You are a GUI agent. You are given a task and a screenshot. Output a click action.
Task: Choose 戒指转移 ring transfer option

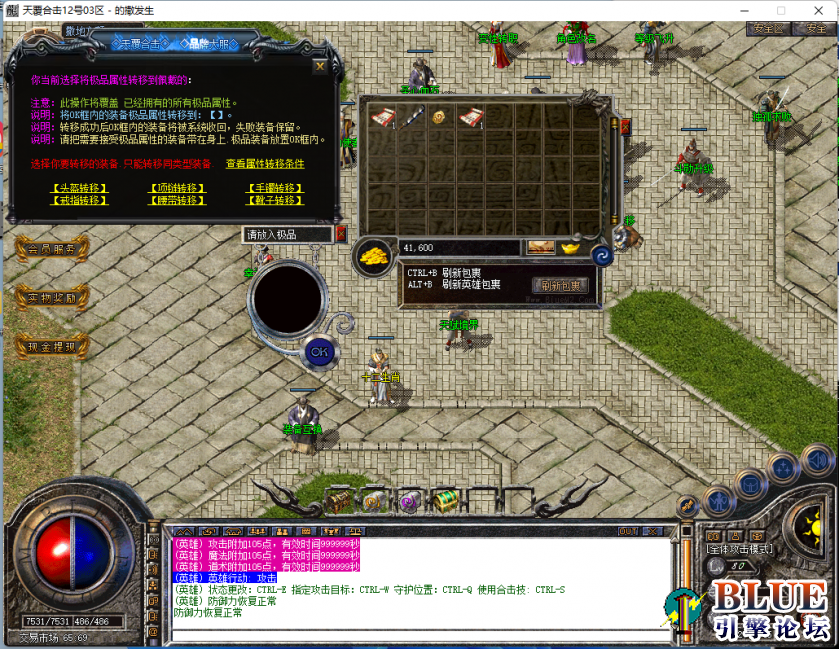79,200
